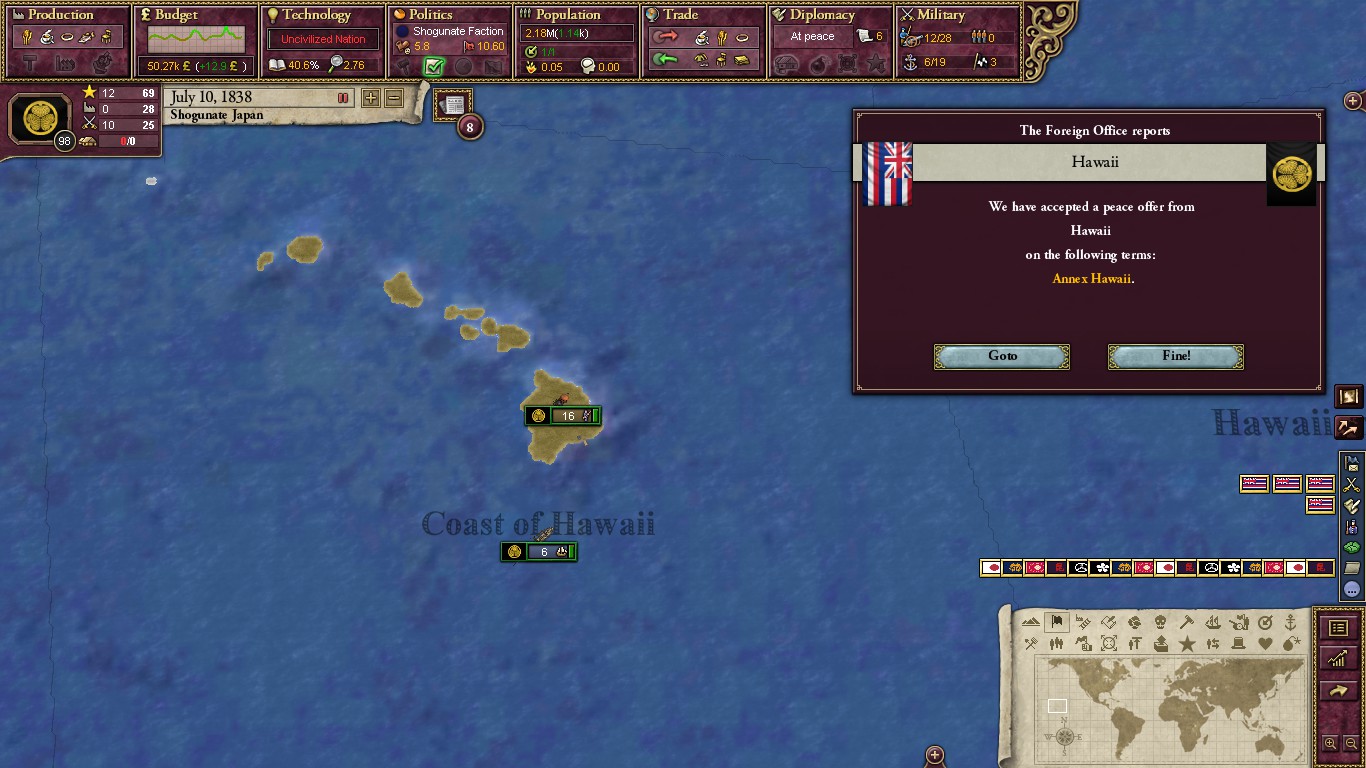Open the ledger statistics chart button
This screenshot has width=1366, height=768.
pos(1338,658)
